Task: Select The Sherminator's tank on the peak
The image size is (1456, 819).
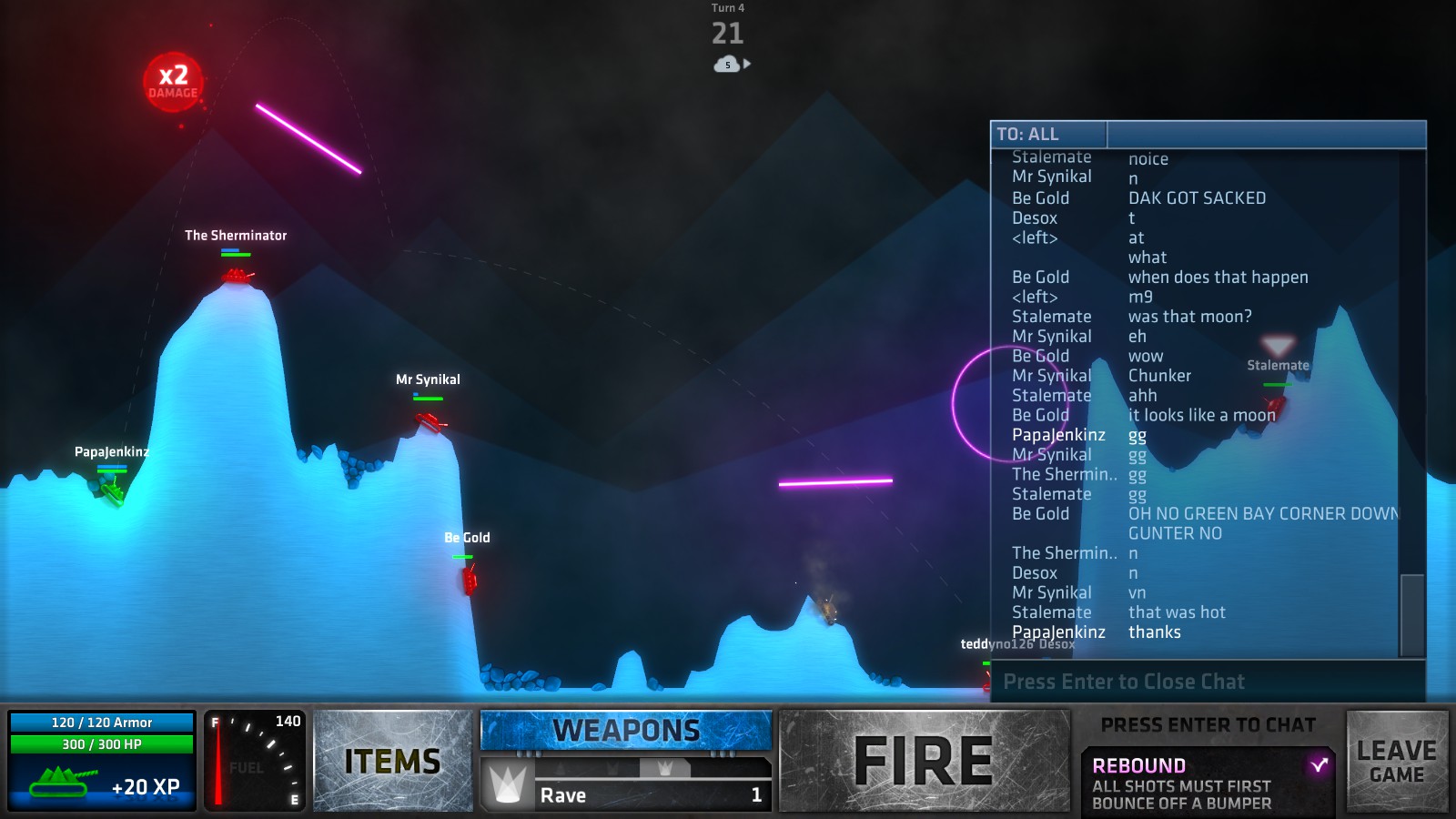Action: coord(235,273)
